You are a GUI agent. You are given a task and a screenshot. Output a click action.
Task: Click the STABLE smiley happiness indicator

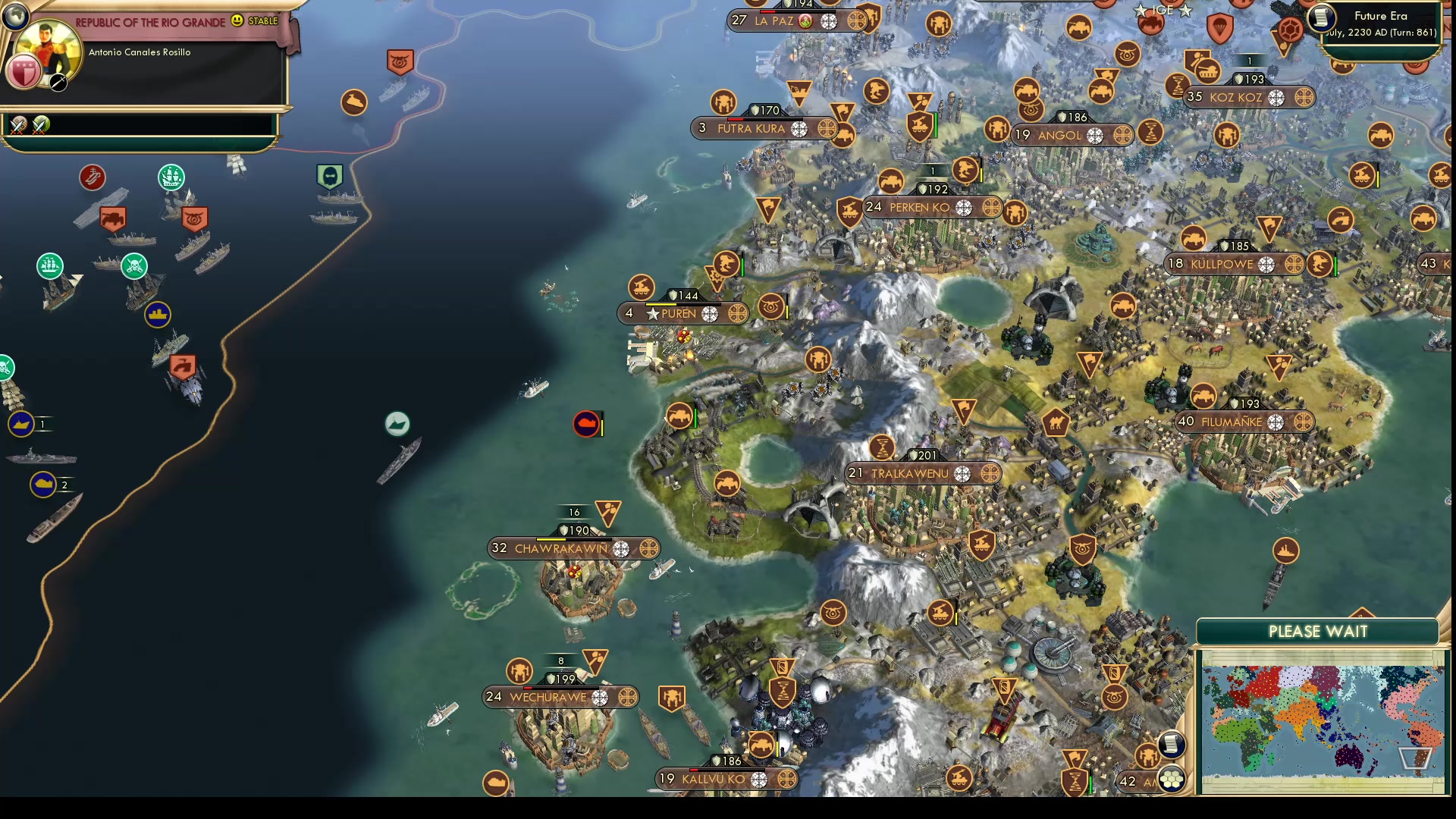tap(237, 22)
